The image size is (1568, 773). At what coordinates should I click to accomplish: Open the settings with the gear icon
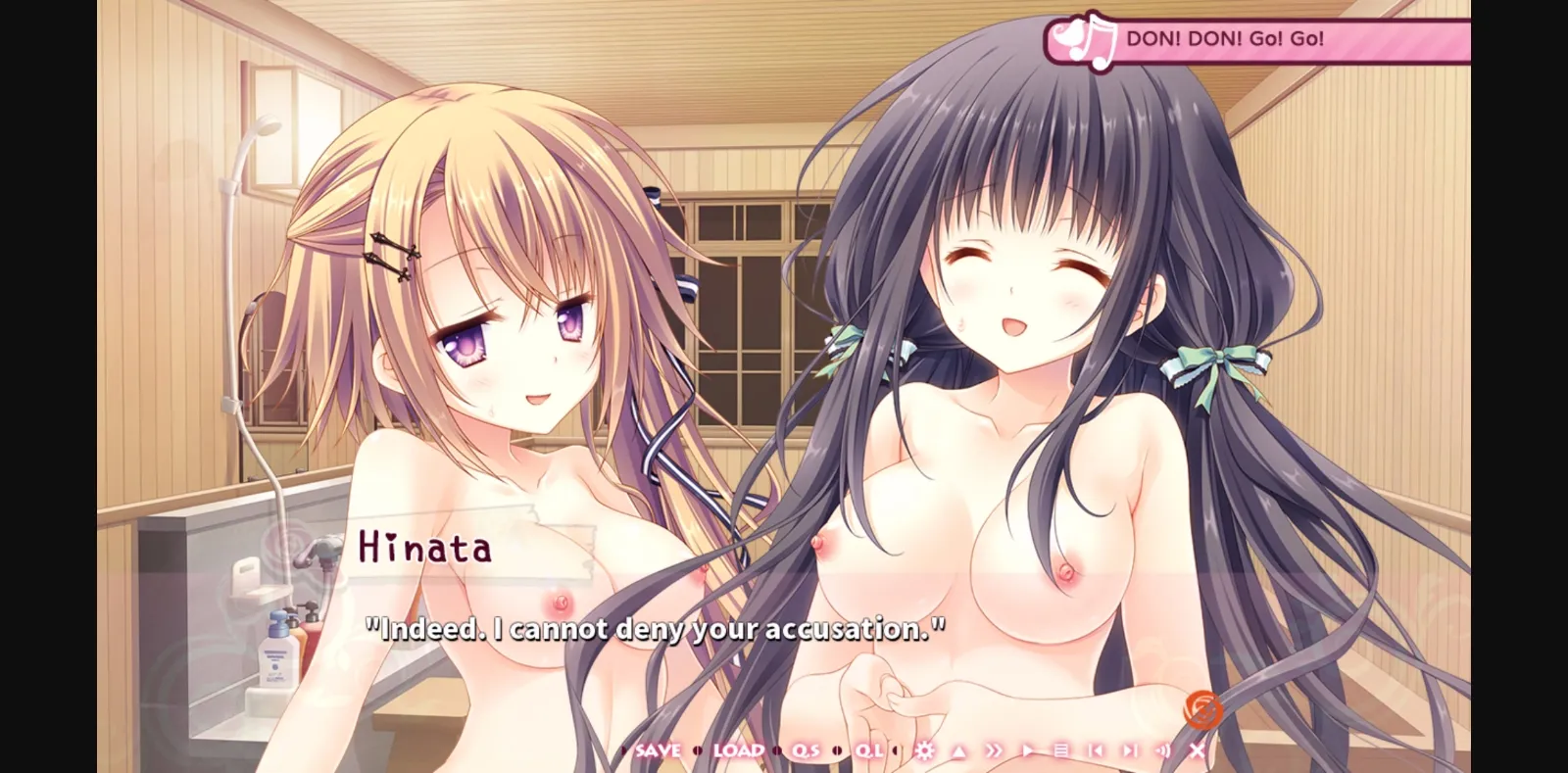pyautogui.click(x=924, y=750)
